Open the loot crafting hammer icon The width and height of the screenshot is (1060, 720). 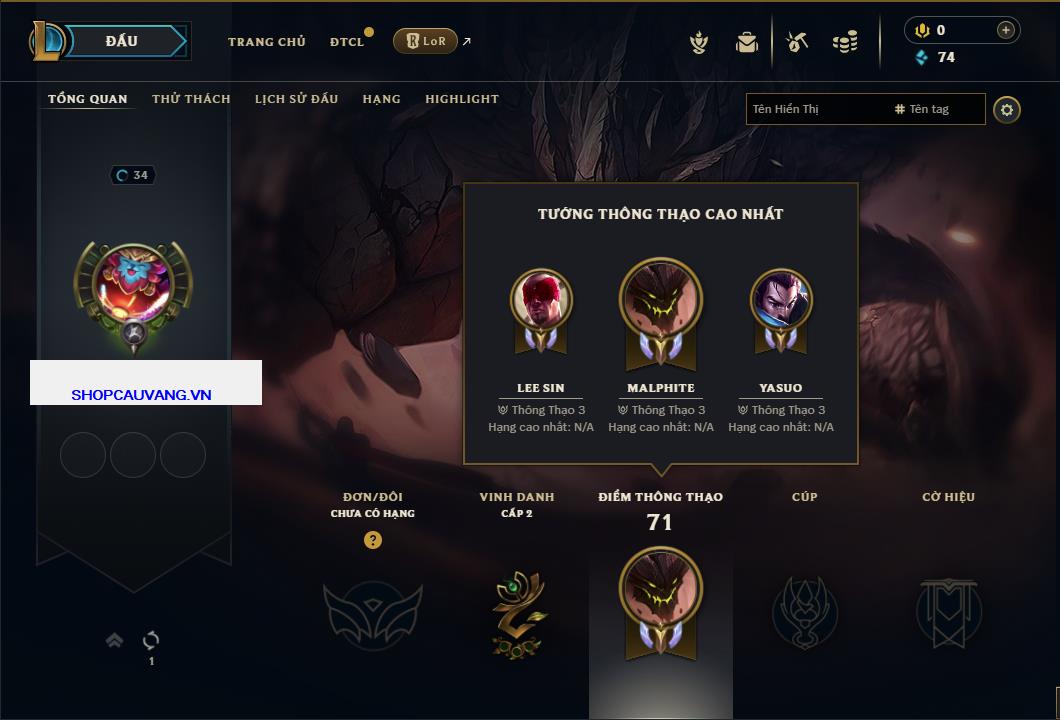click(797, 42)
